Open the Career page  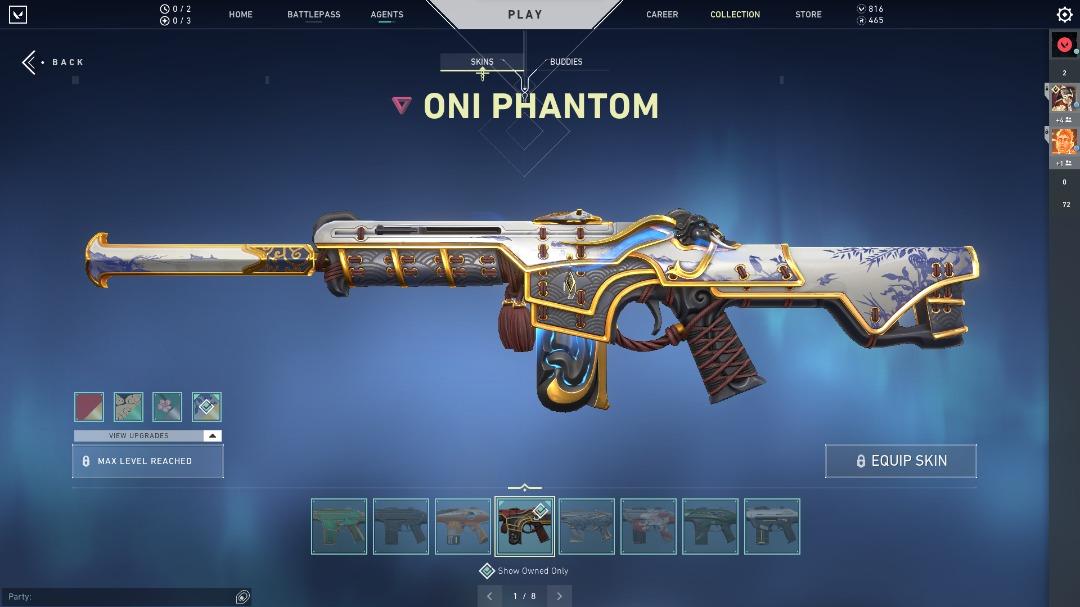662,15
